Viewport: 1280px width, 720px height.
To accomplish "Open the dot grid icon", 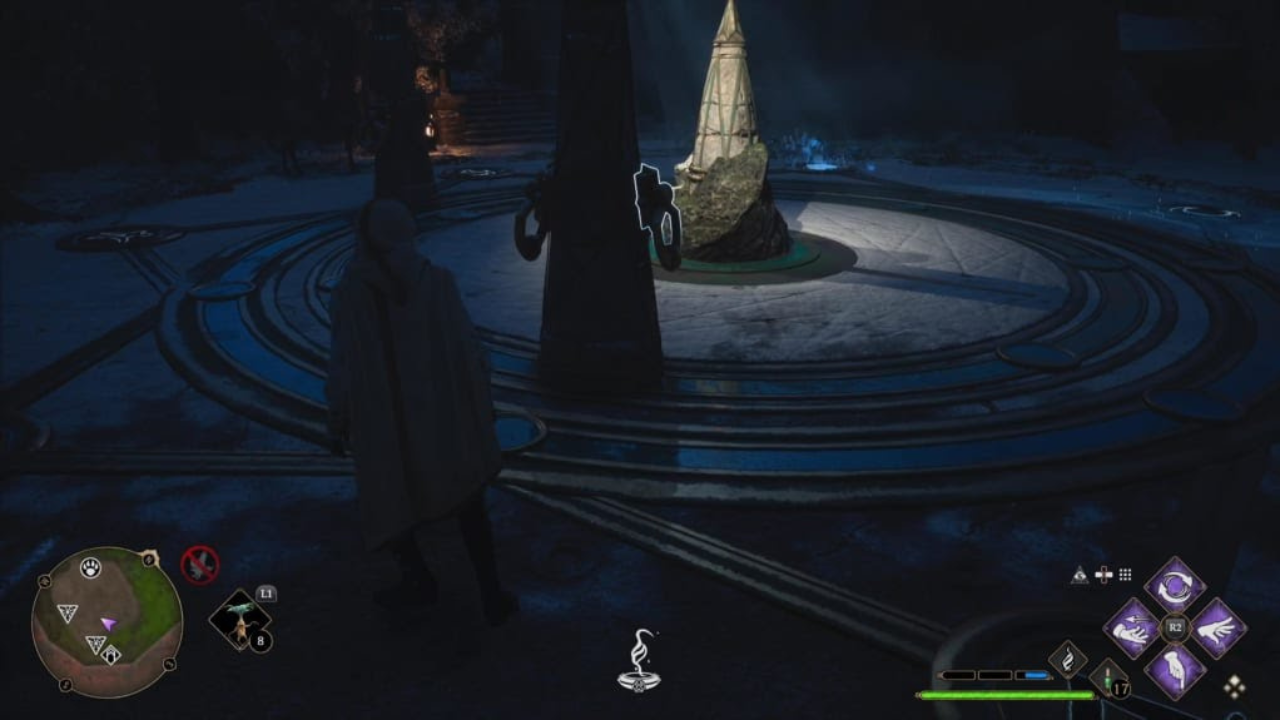I will [x=1125, y=575].
